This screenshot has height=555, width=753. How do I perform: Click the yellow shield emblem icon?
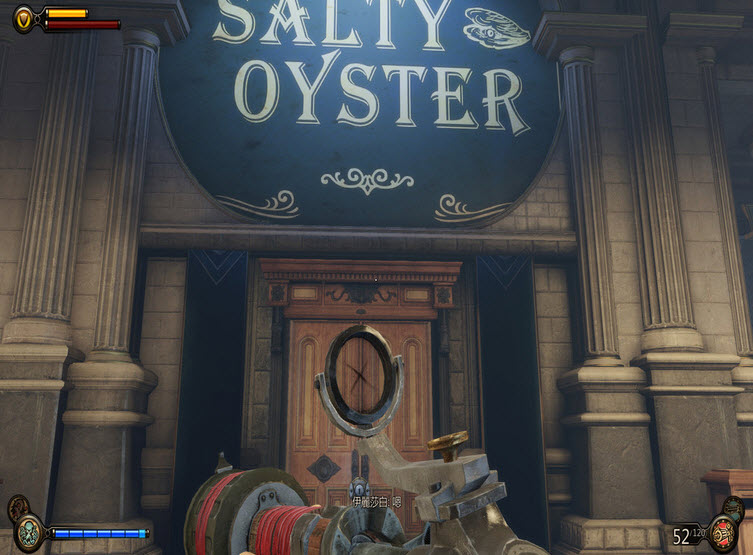click(x=24, y=16)
